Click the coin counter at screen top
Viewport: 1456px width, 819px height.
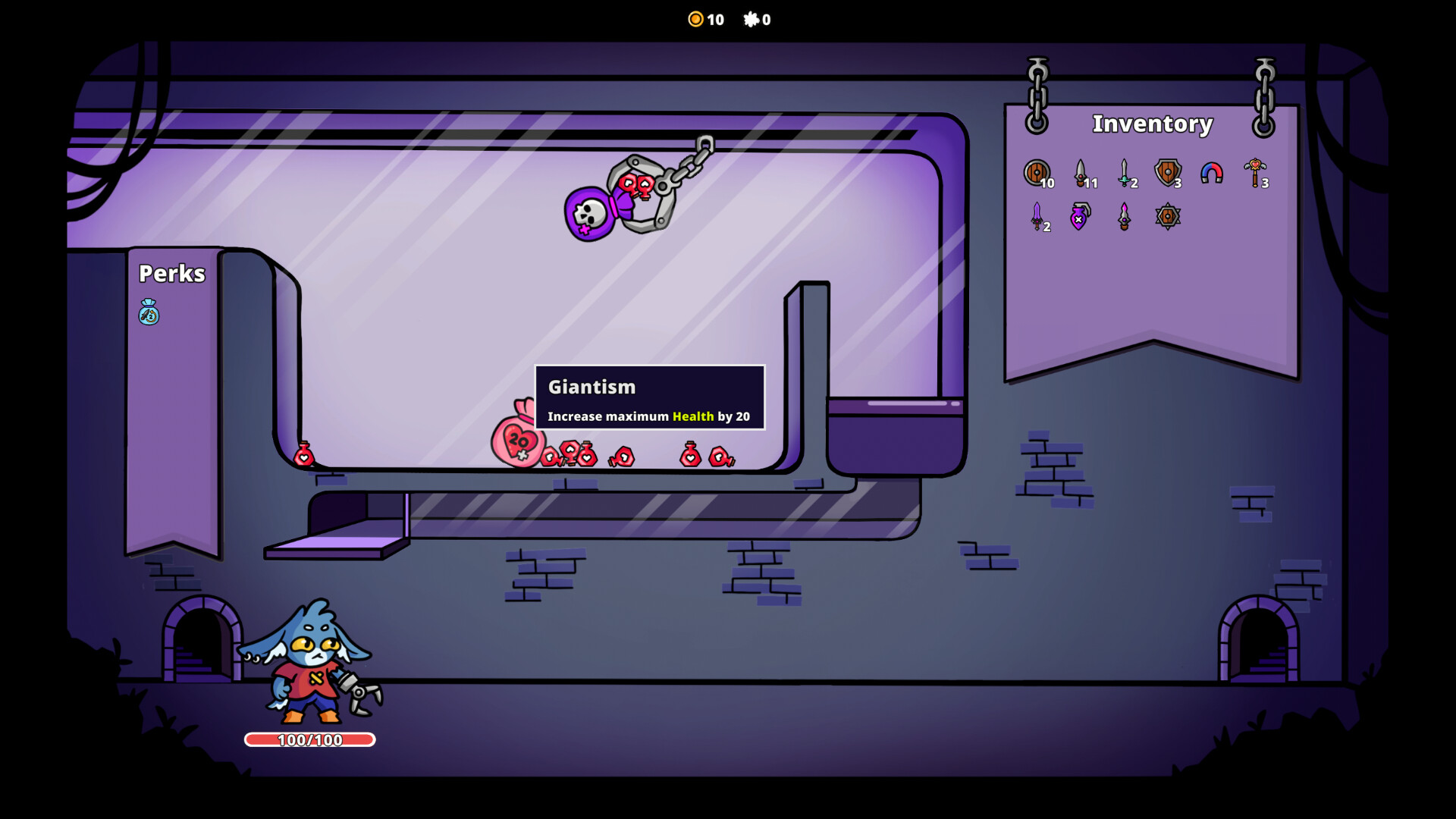coord(704,20)
